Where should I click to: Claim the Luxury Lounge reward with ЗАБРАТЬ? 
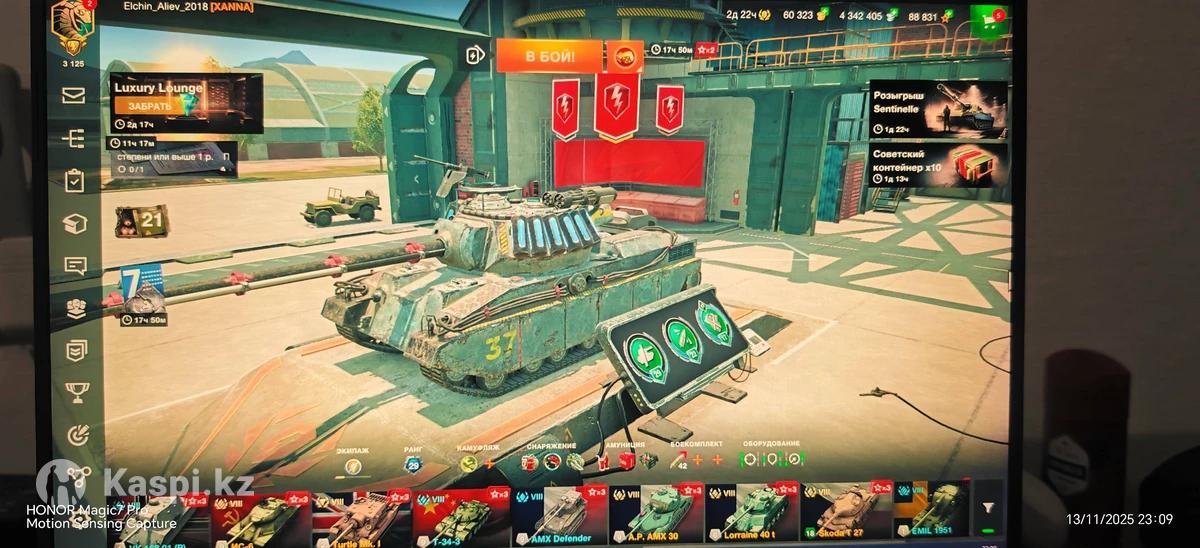tap(149, 105)
